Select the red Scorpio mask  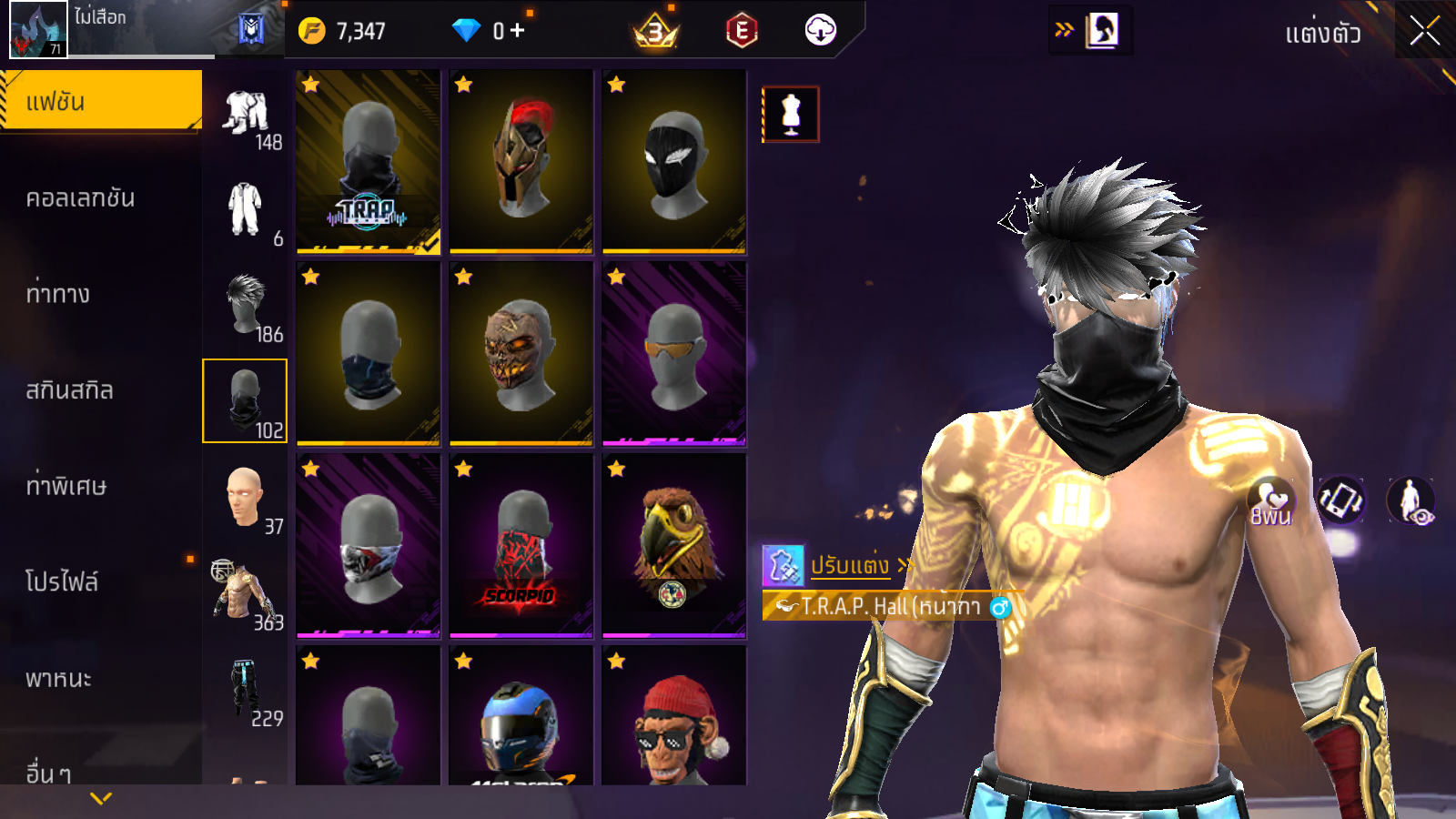521,545
